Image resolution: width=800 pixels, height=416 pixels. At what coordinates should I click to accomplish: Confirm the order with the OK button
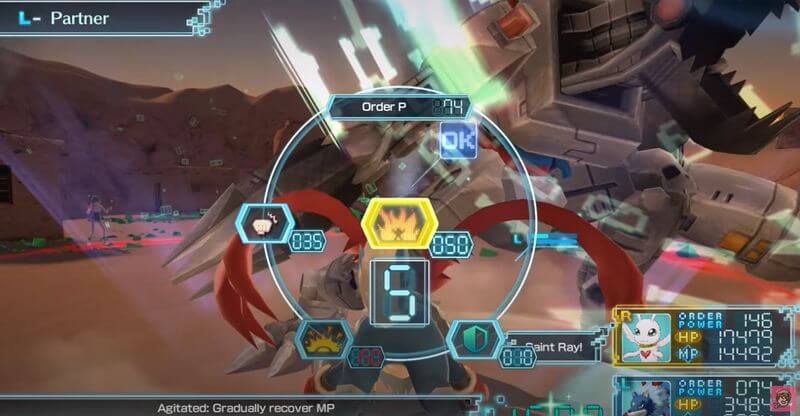tap(458, 141)
